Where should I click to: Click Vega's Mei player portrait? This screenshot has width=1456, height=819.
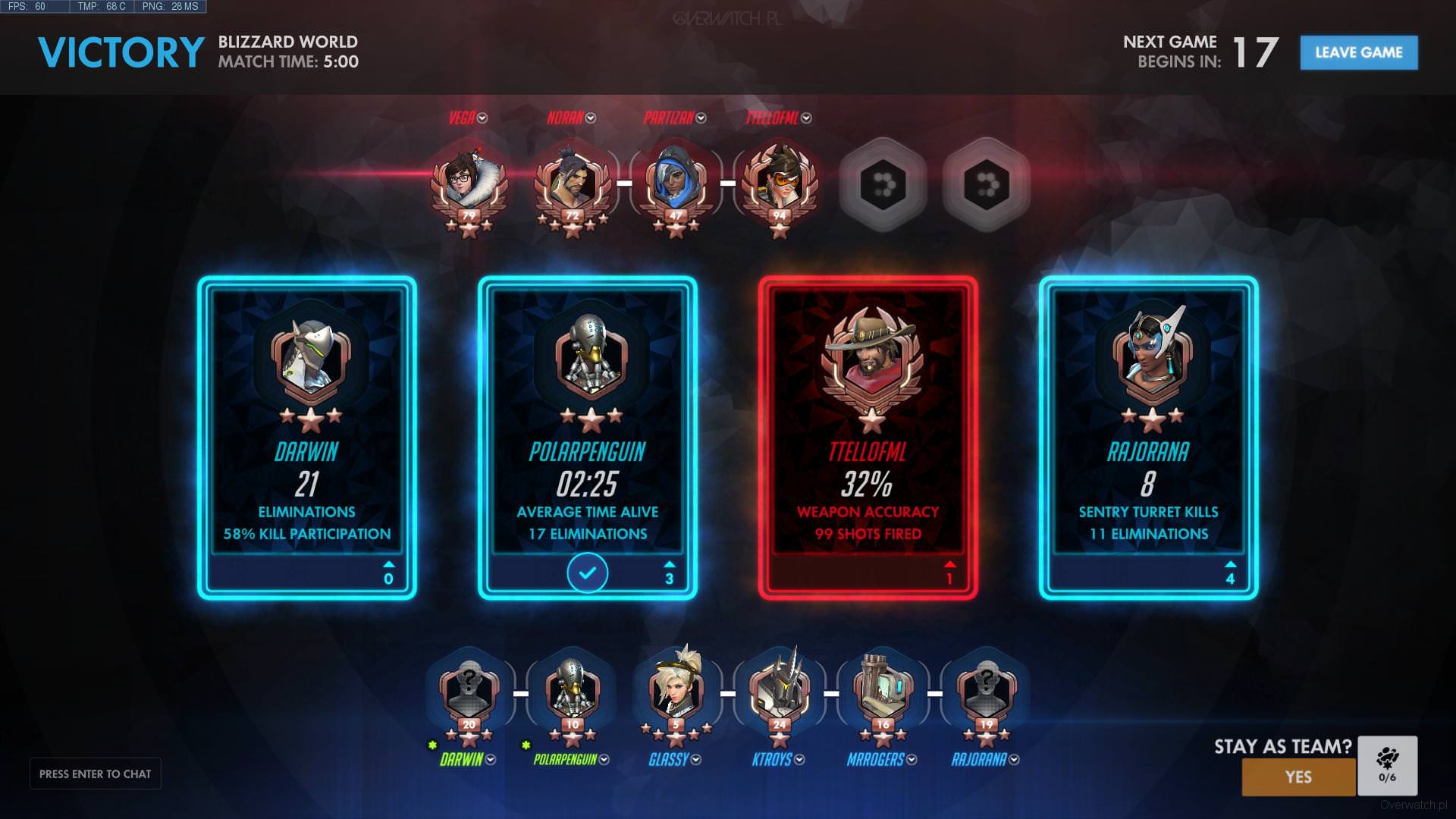click(x=469, y=180)
